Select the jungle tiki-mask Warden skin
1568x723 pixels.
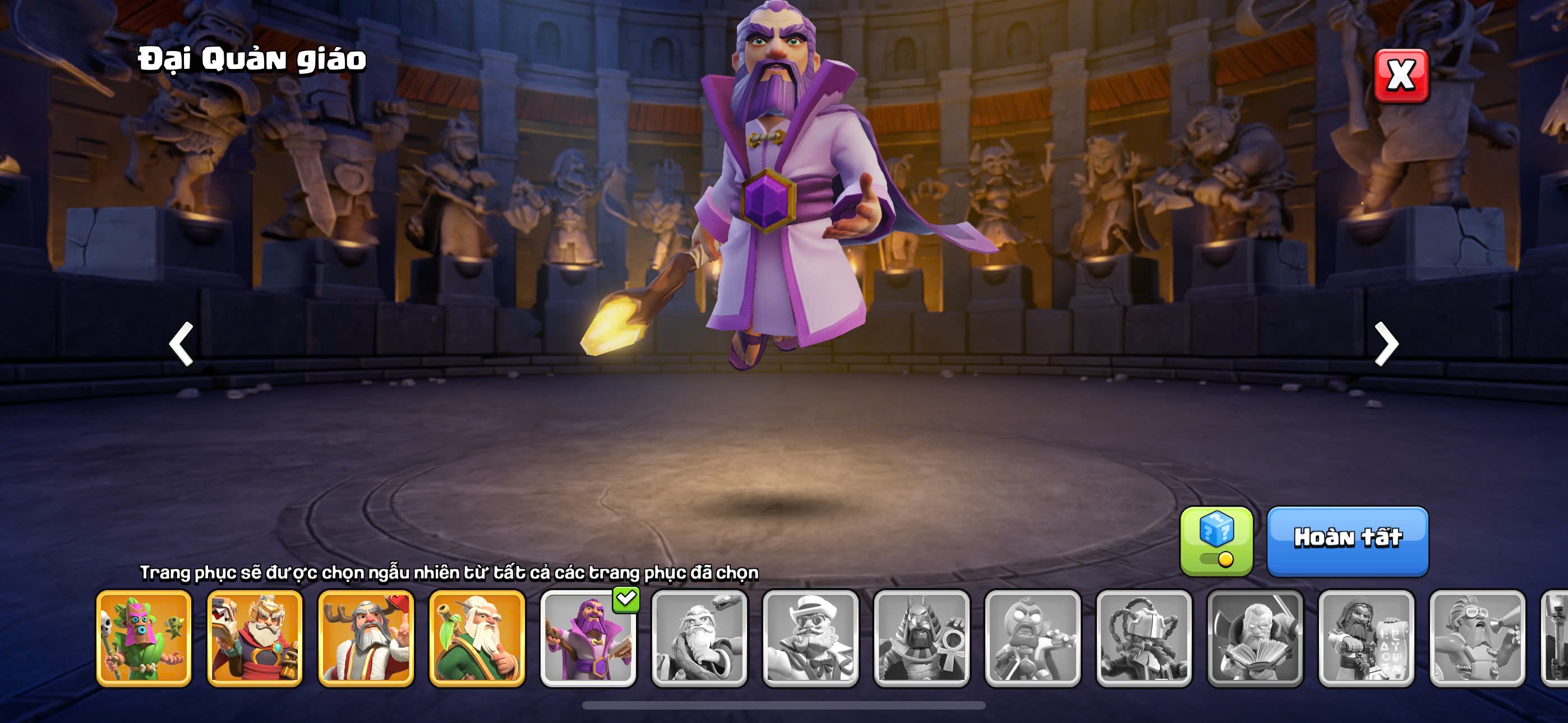click(x=144, y=638)
